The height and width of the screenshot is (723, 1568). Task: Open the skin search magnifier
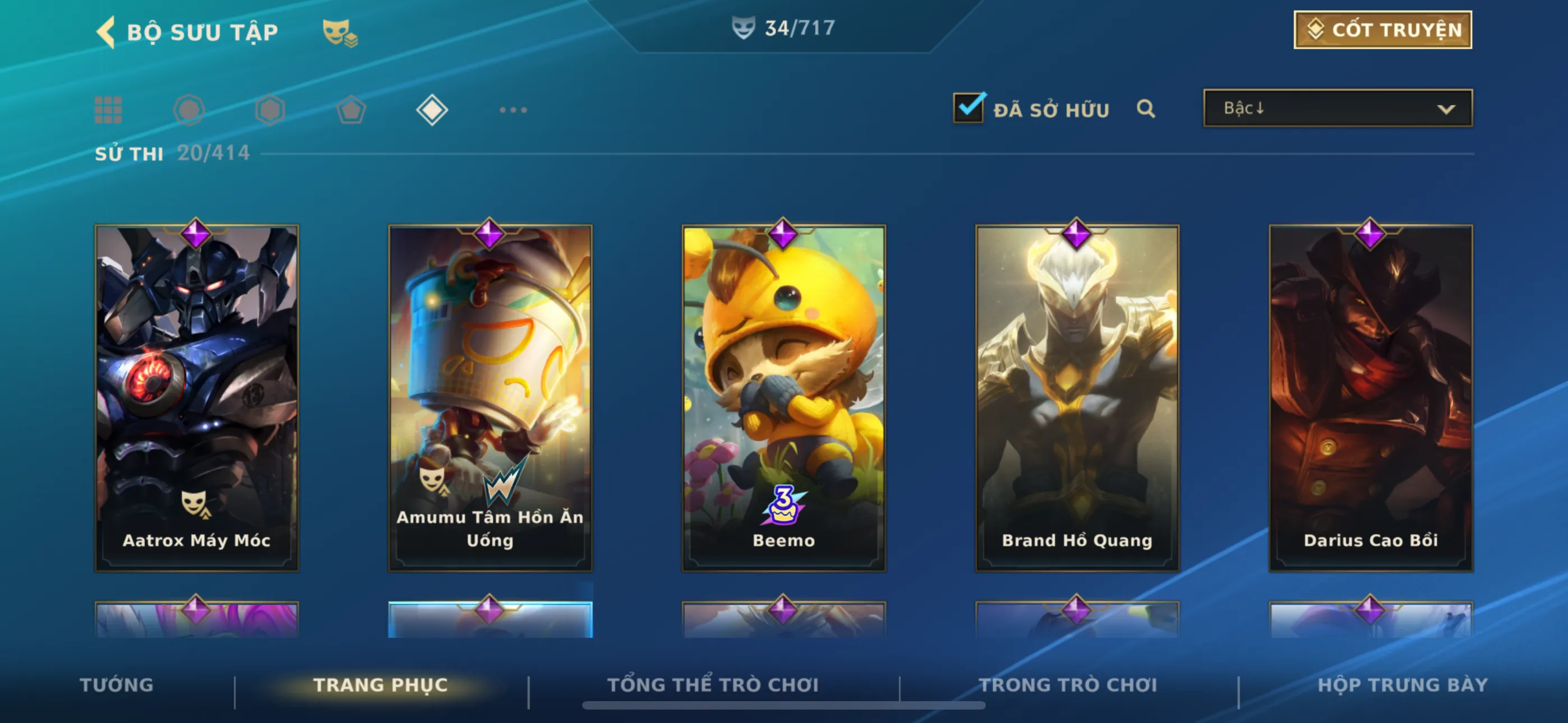(1146, 109)
